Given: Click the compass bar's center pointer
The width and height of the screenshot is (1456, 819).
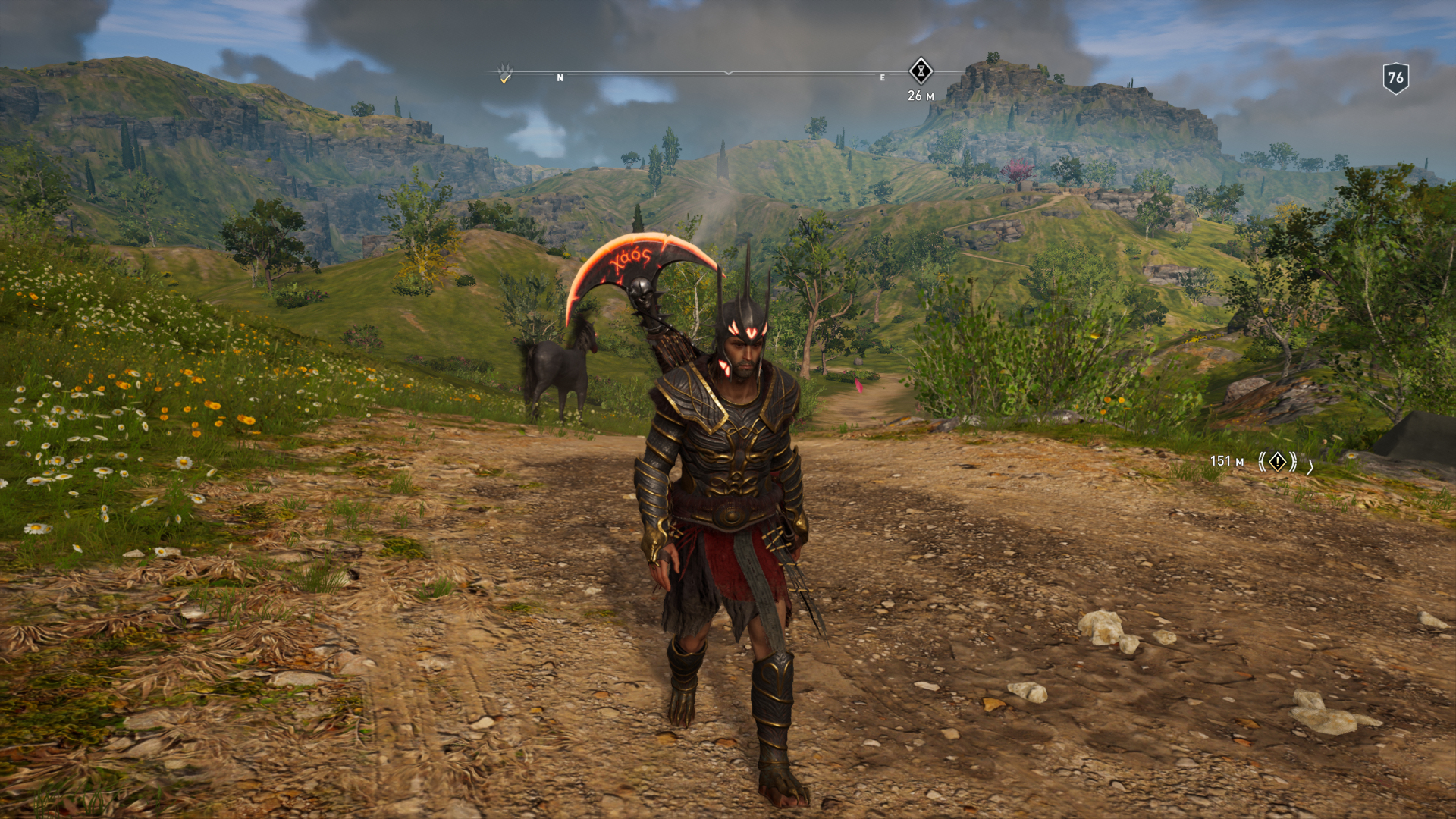Looking at the screenshot, I should click(x=728, y=73).
